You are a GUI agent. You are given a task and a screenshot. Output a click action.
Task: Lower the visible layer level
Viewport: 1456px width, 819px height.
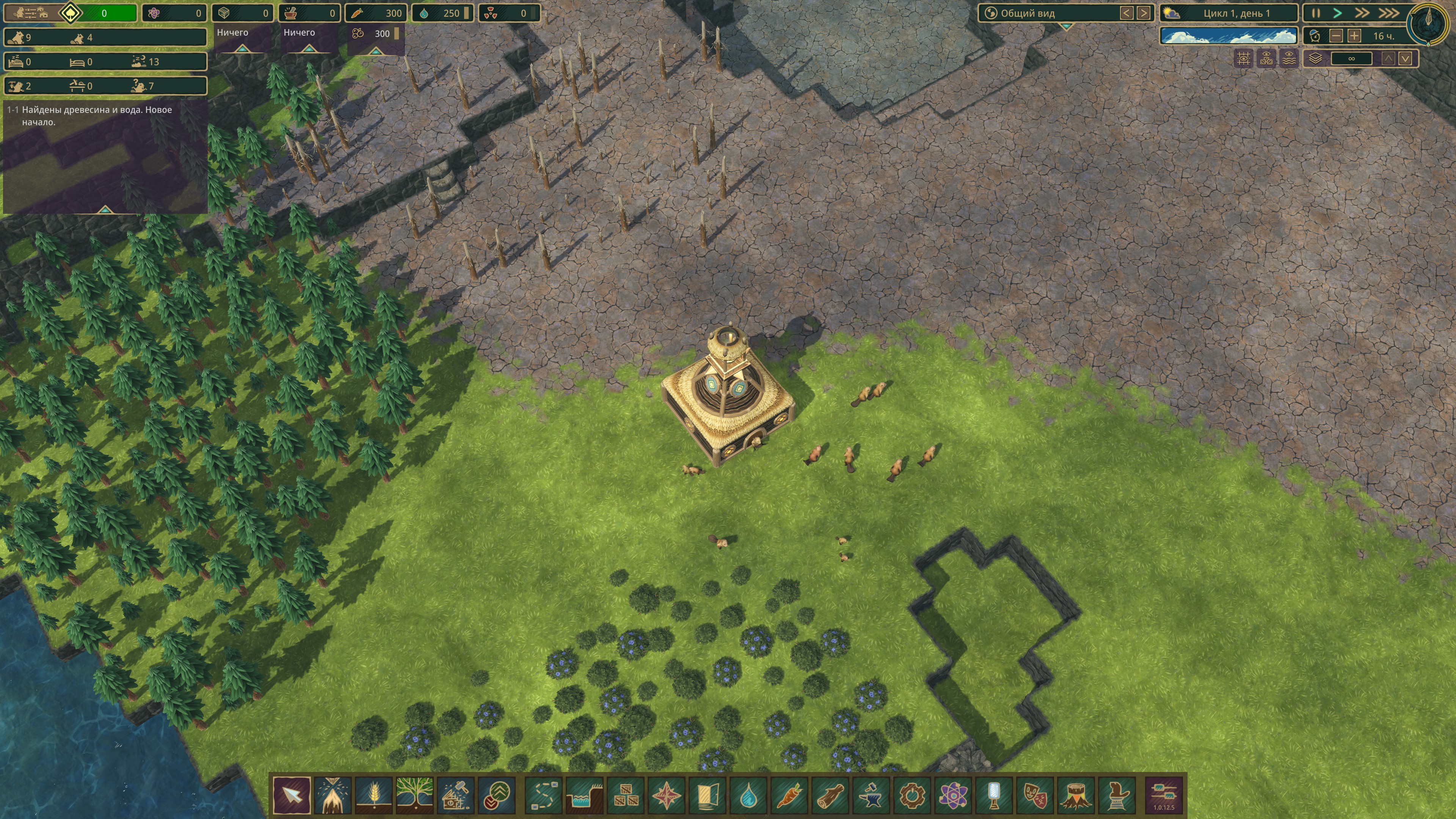coord(1406,58)
